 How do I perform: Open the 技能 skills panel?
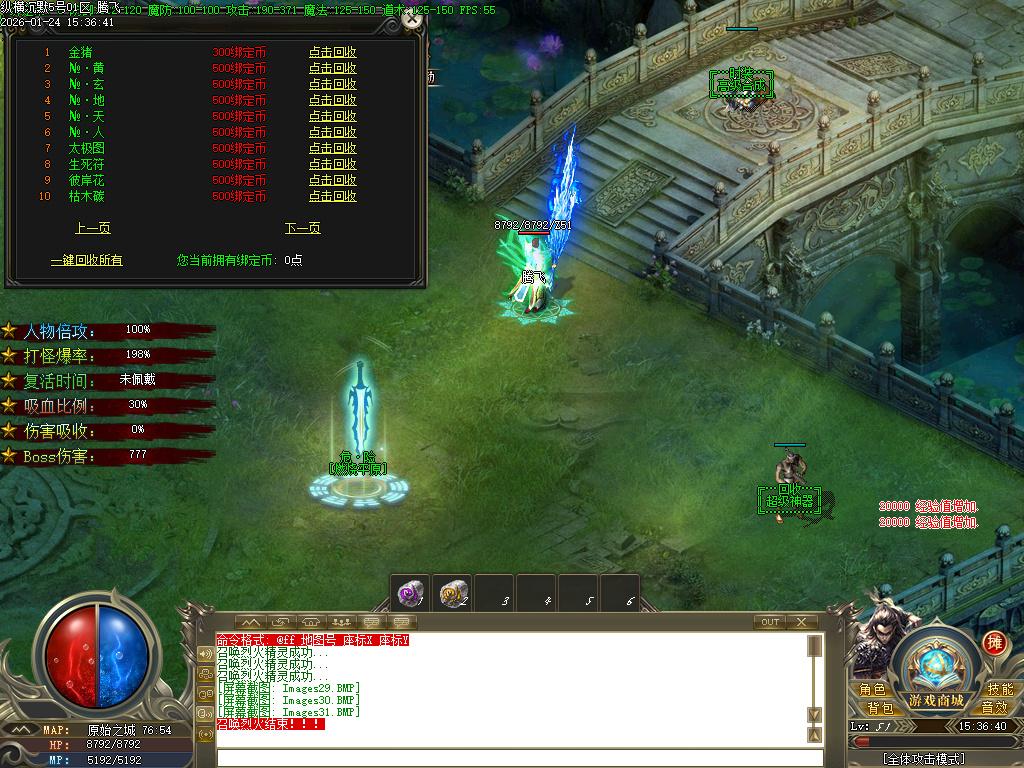[1000, 690]
